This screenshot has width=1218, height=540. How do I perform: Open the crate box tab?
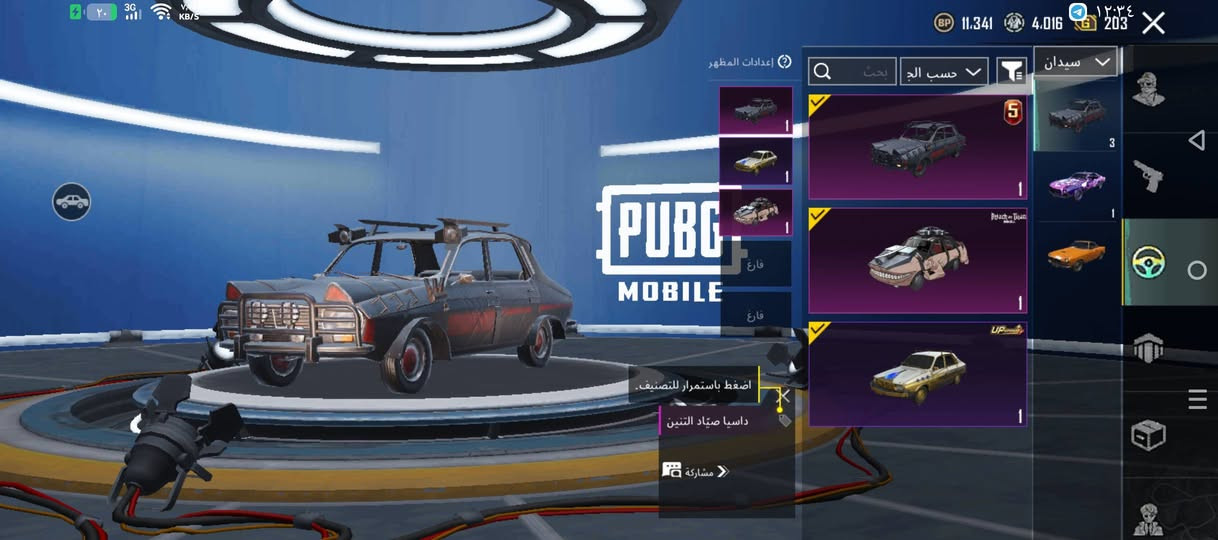[x=1147, y=436]
